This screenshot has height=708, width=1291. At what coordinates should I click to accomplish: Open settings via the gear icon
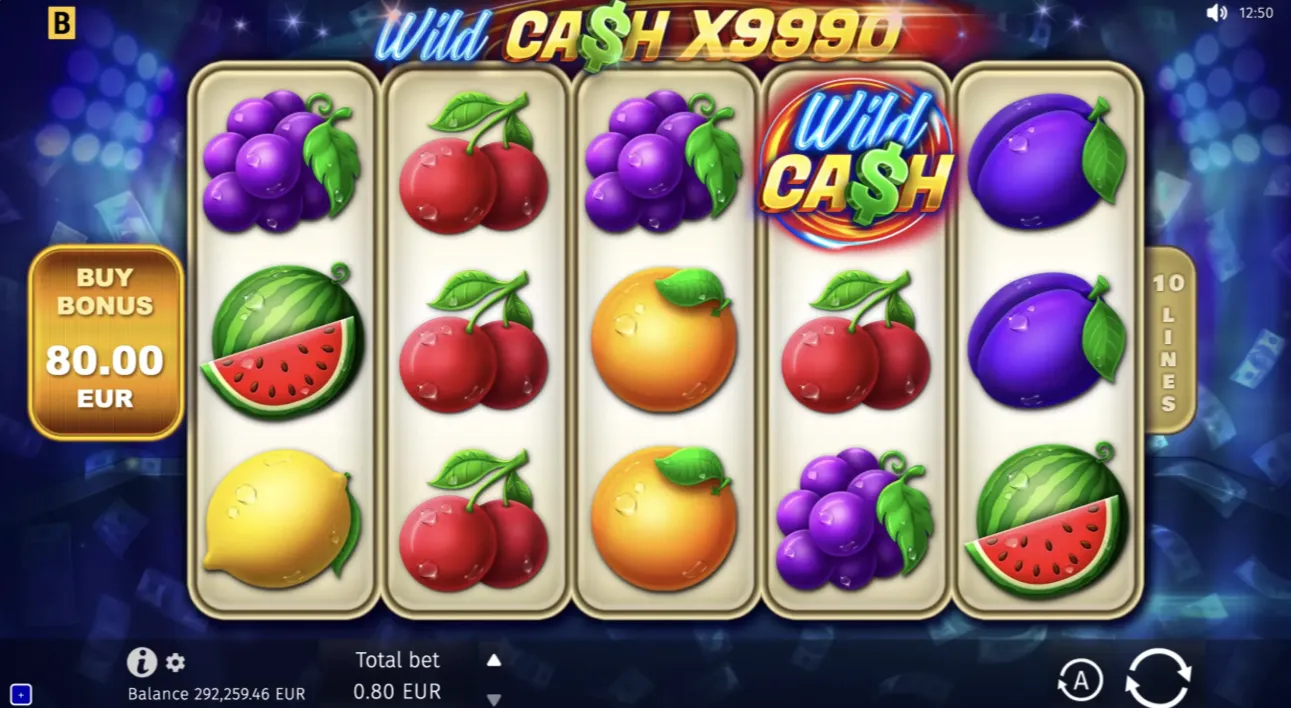click(175, 662)
